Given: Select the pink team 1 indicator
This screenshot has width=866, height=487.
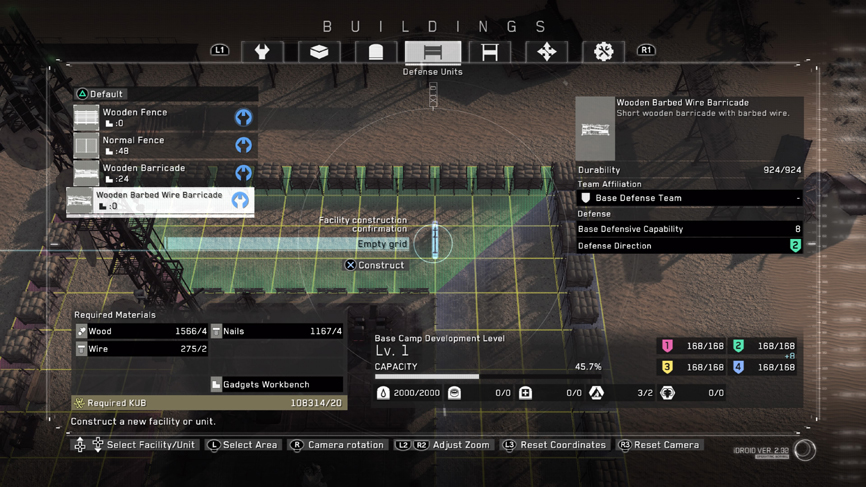Looking at the screenshot, I should coord(667,346).
